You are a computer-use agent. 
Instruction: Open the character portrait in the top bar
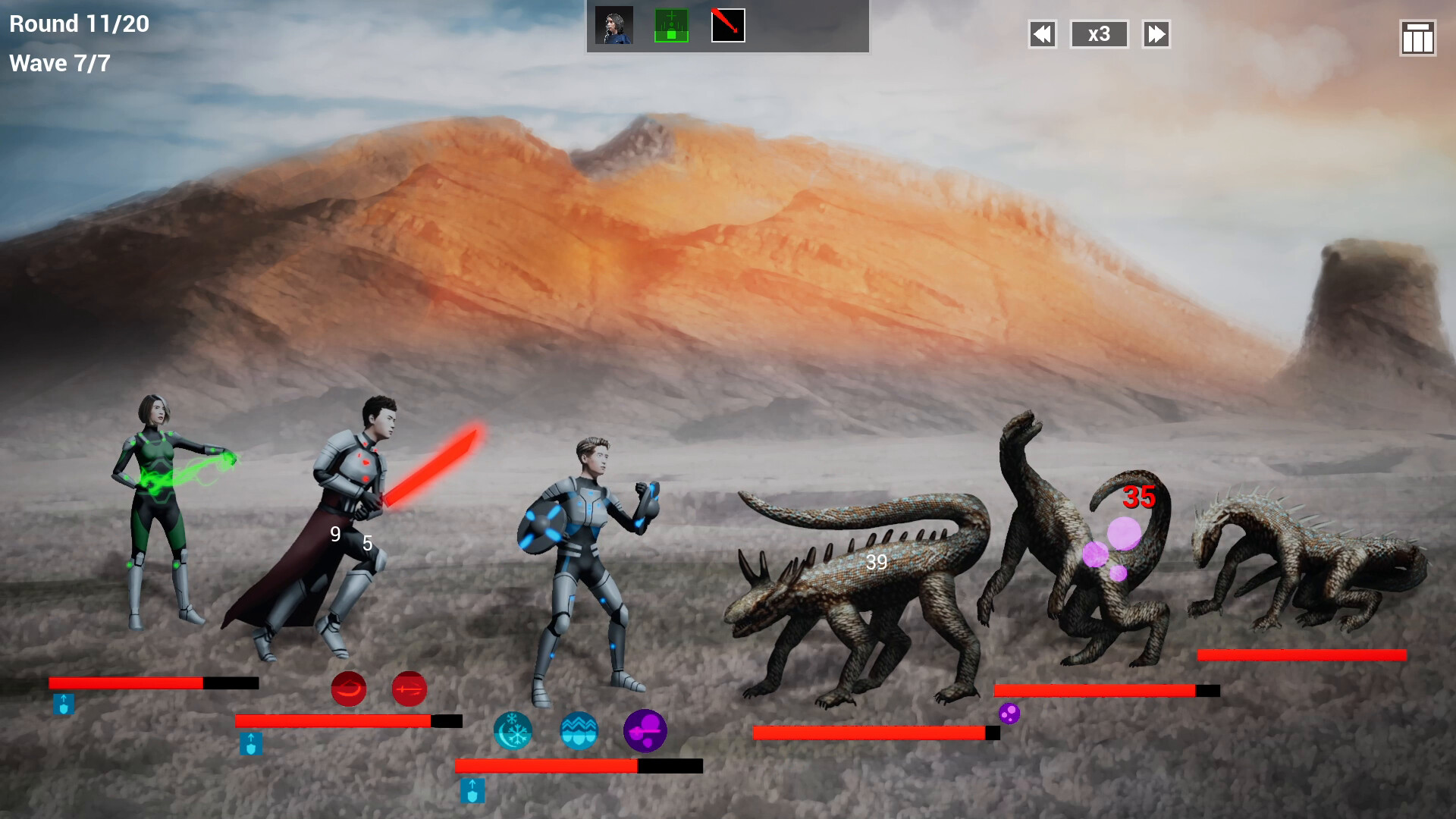pyautogui.click(x=614, y=25)
